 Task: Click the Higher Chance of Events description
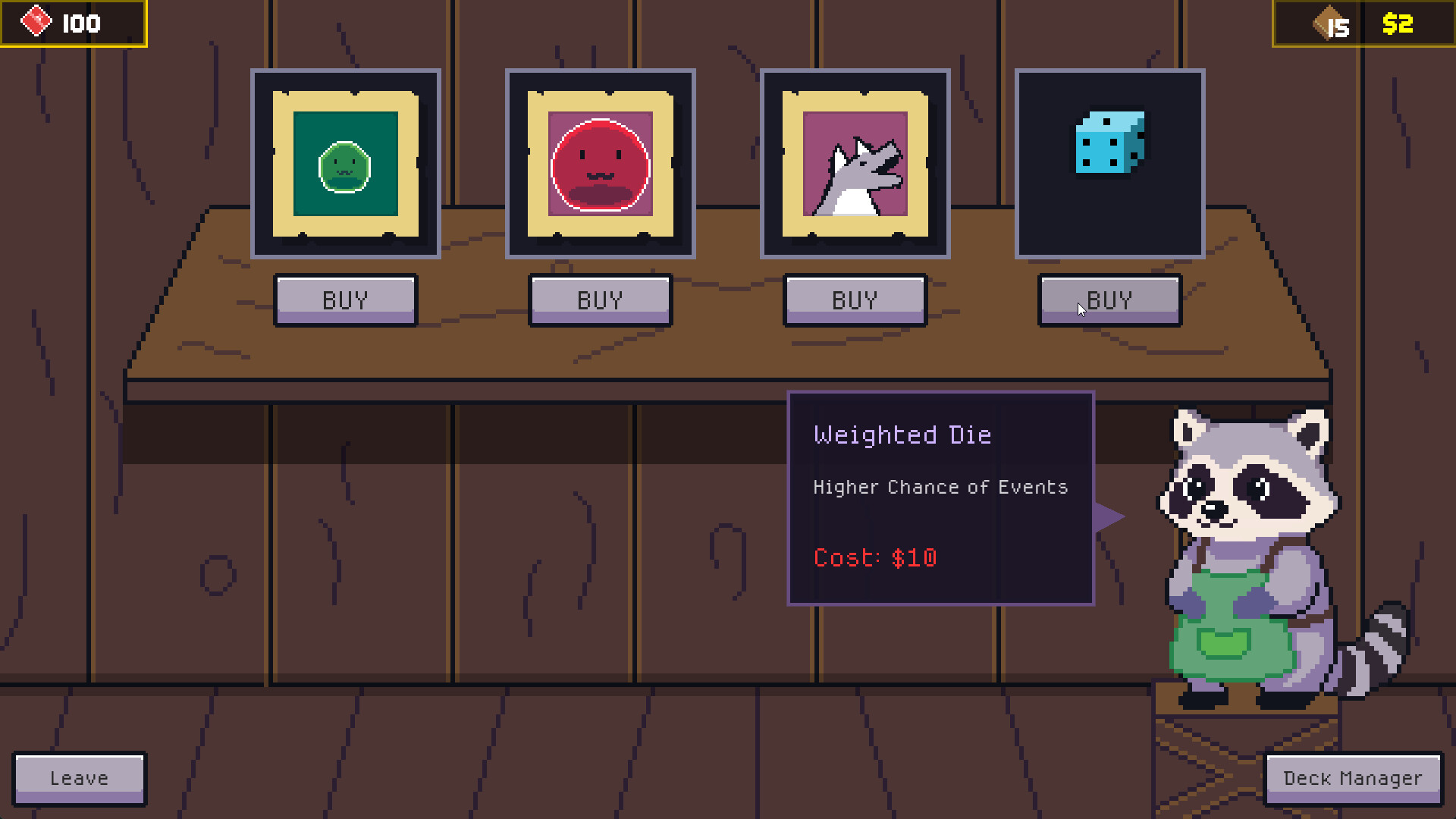[940, 488]
